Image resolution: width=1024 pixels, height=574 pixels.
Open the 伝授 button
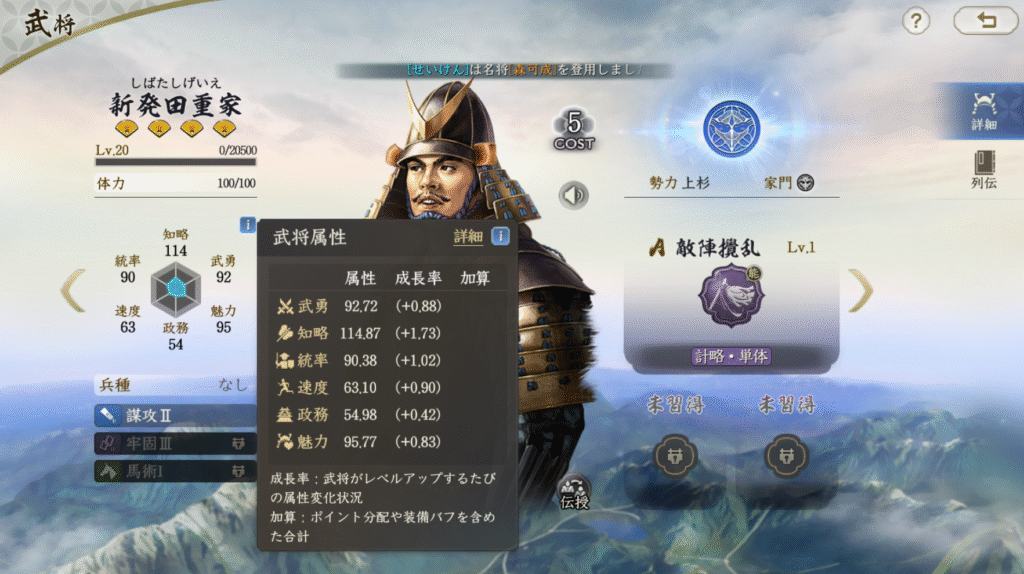(x=575, y=493)
